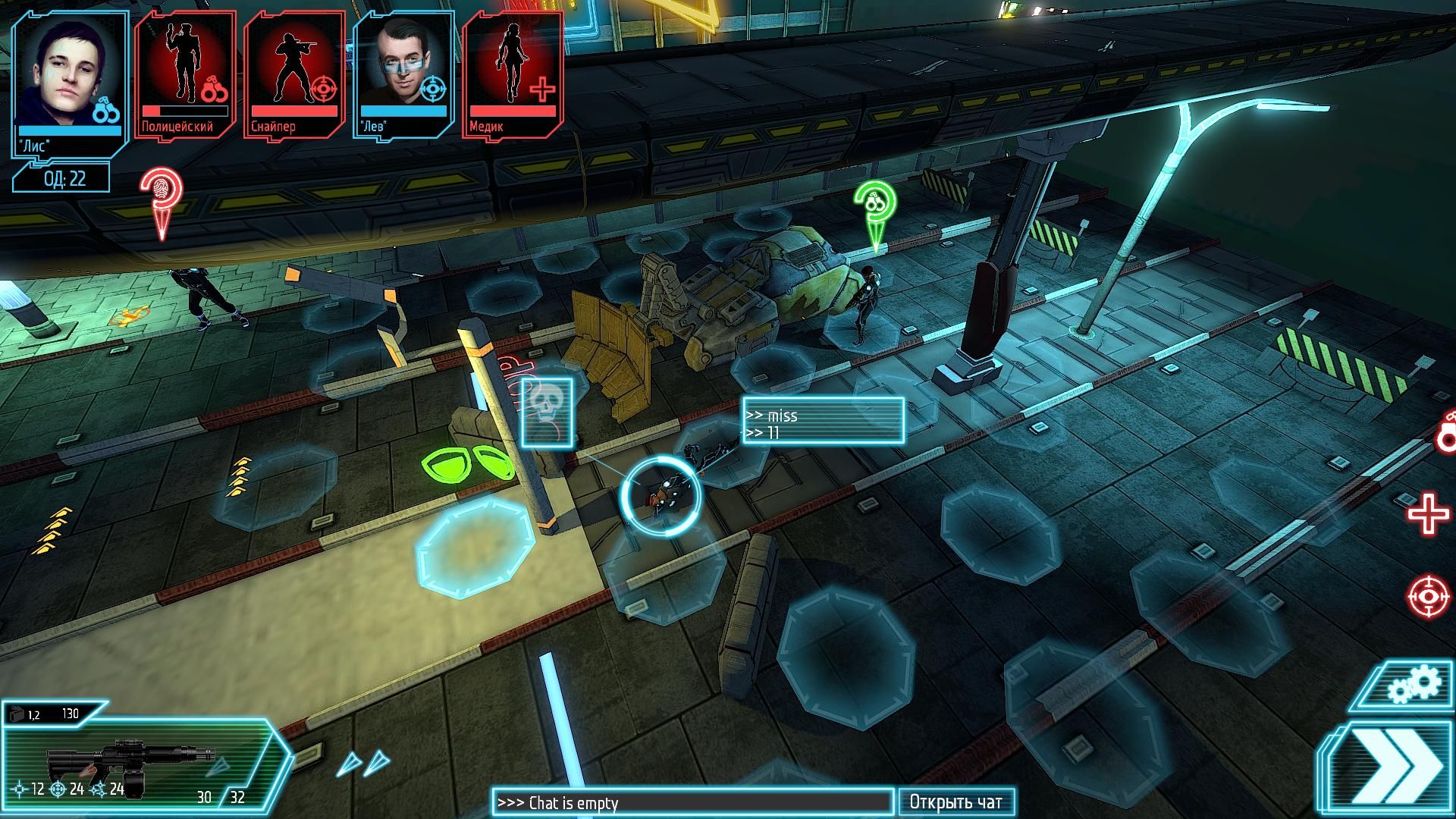Target the Медик enemy card
Screen dimensions: 1456x819
(513, 73)
